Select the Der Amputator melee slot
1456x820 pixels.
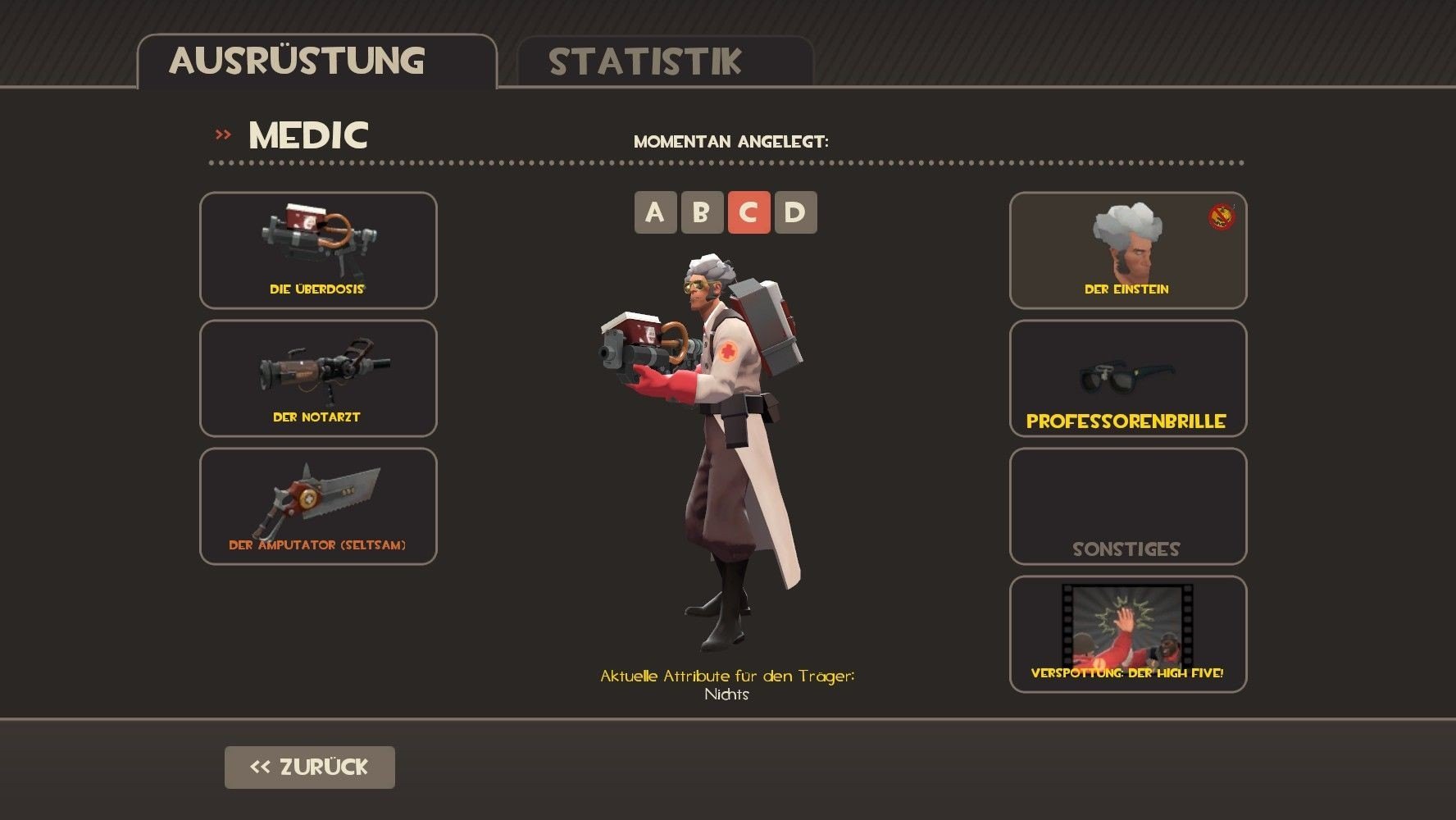(x=318, y=506)
